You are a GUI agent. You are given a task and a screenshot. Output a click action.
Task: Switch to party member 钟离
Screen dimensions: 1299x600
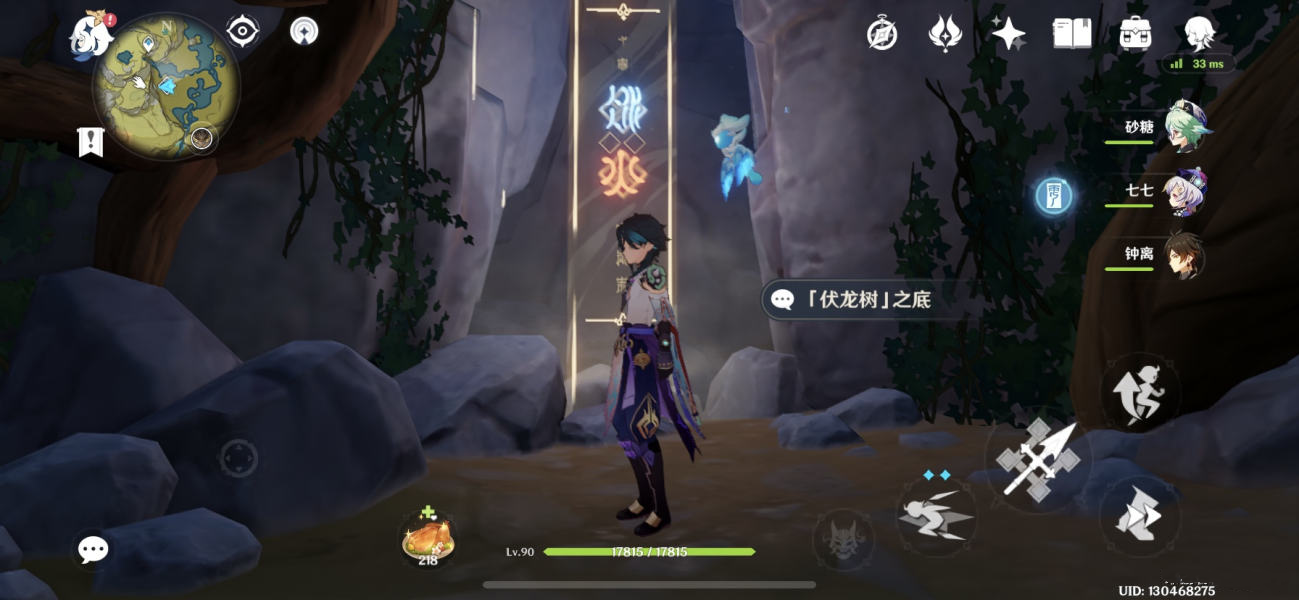(x=1185, y=256)
